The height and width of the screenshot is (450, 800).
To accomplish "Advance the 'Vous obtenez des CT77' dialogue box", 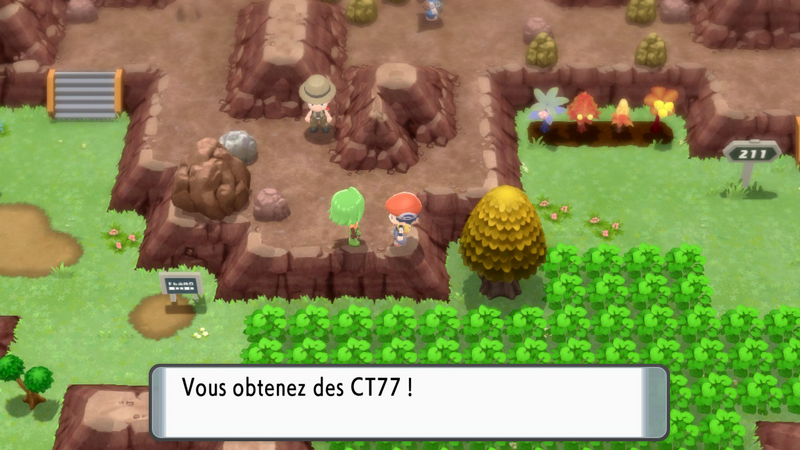I will pos(409,402).
